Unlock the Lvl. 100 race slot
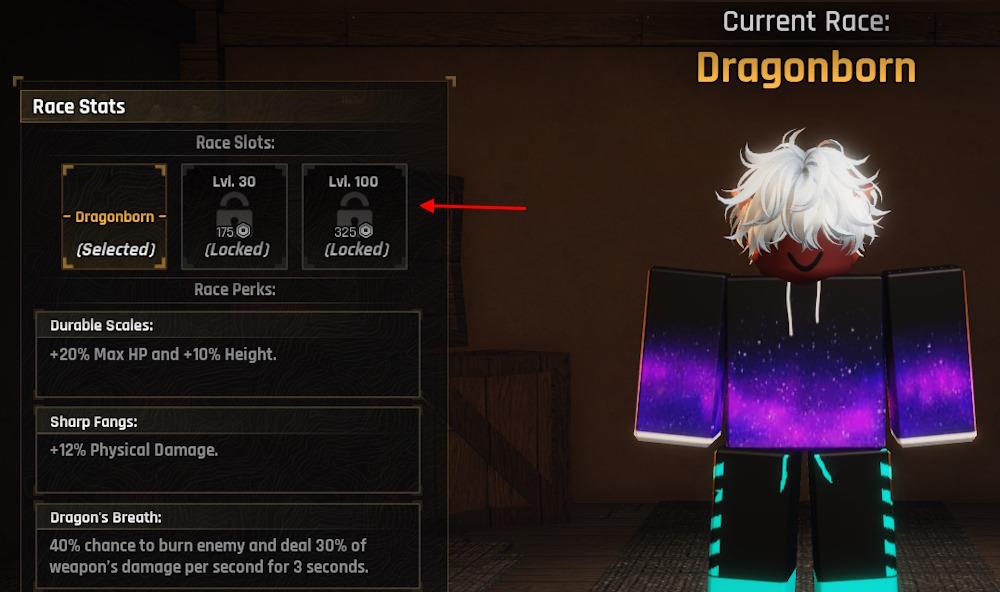This screenshot has height=592, width=1000. point(355,217)
